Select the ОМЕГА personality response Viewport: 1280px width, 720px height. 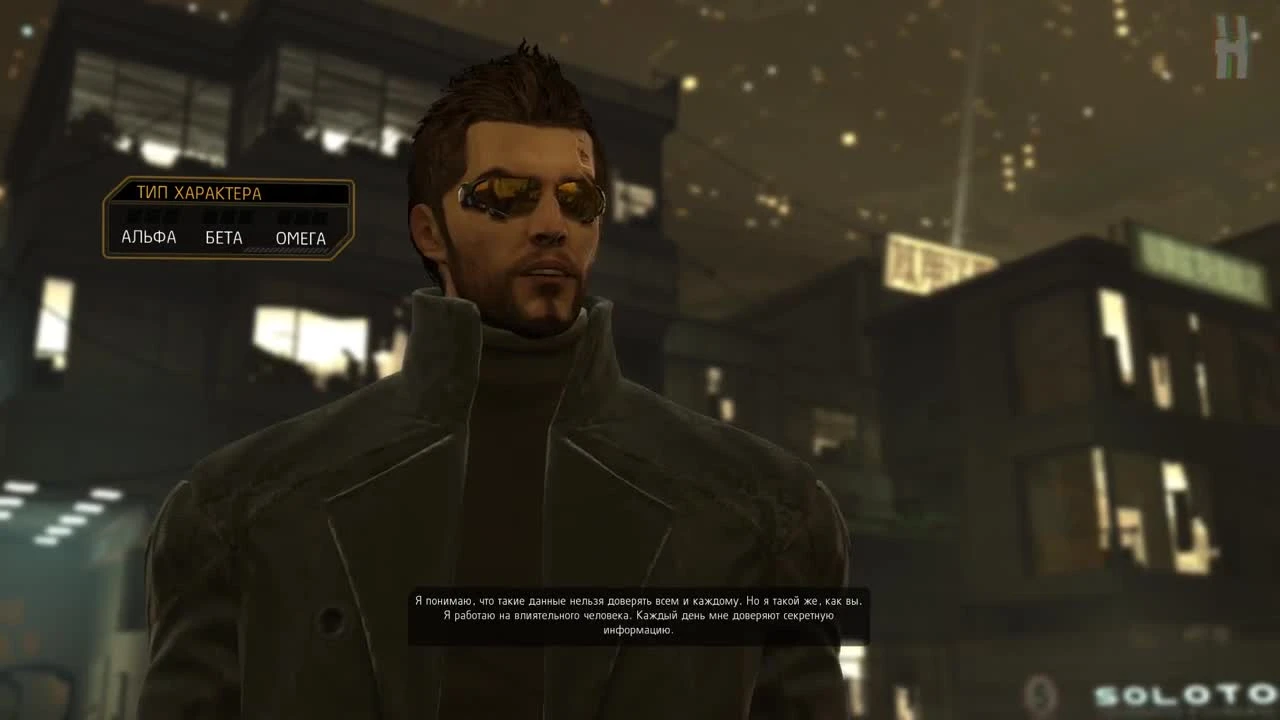(301, 237)
